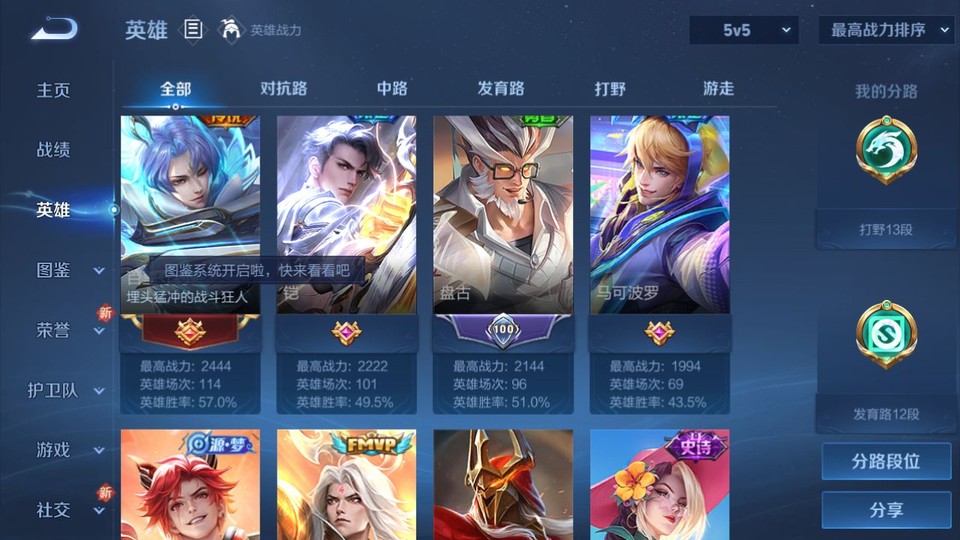Open the 主页 sidebar page
960x540 pixels.
point(54,90)
